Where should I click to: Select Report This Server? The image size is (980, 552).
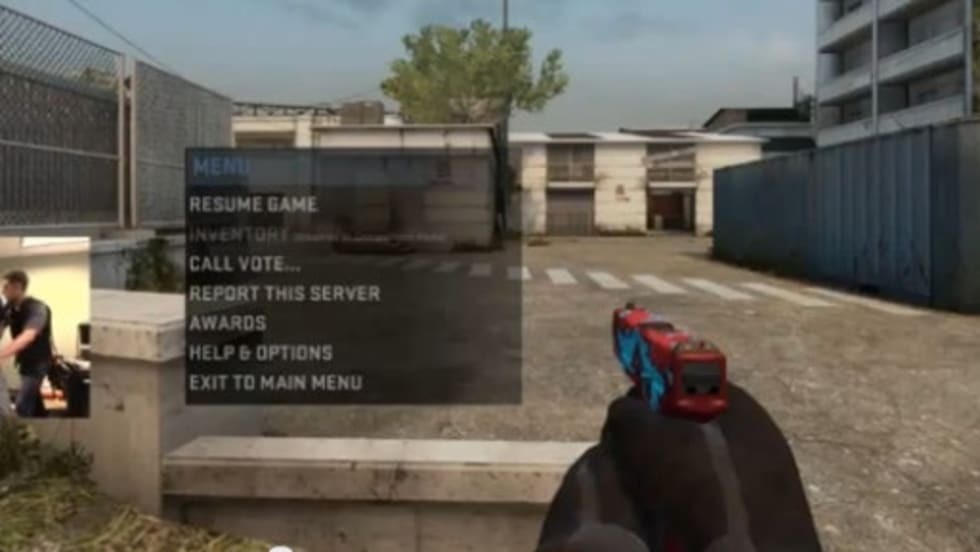coord(284,293)
